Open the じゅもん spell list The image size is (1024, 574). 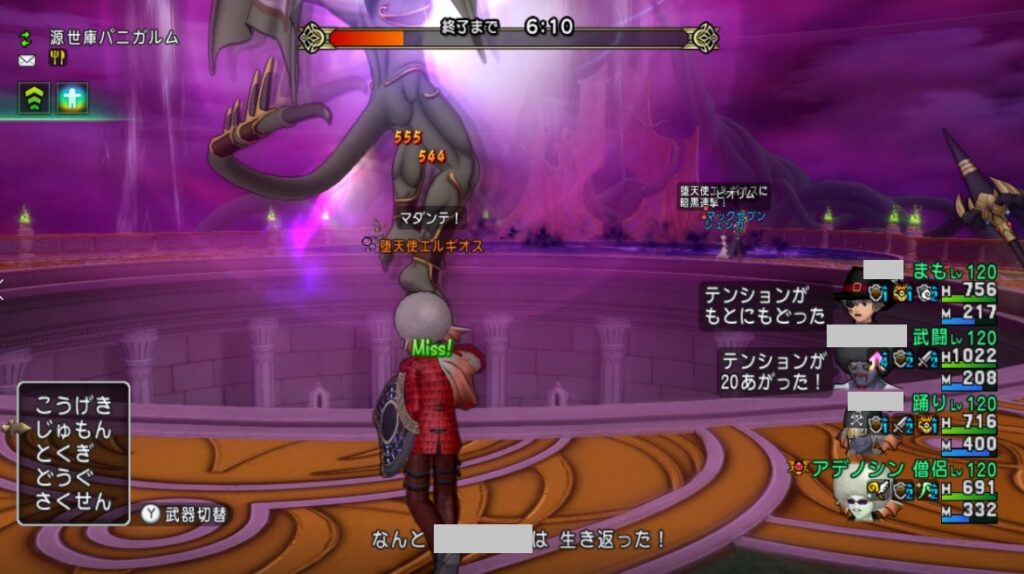pos(73,430)
